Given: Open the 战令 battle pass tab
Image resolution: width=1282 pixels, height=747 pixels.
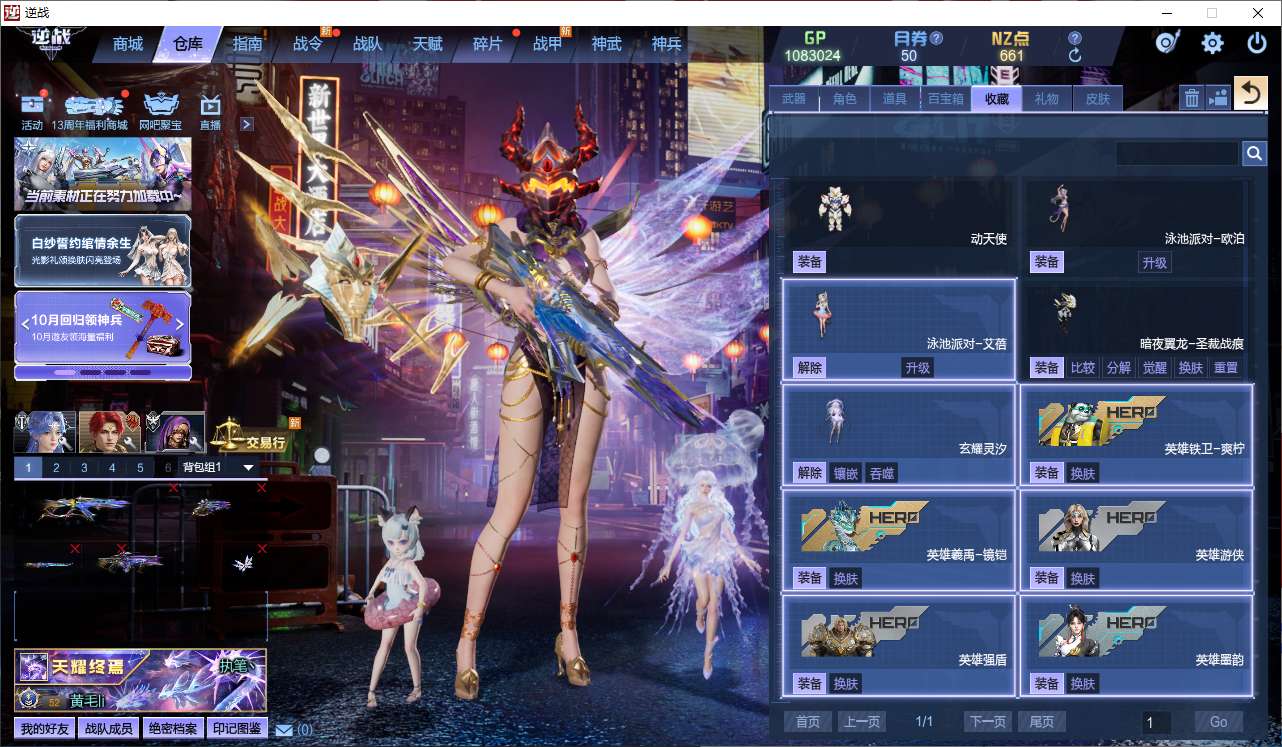Looking at the screenshot, I should 308,44.
